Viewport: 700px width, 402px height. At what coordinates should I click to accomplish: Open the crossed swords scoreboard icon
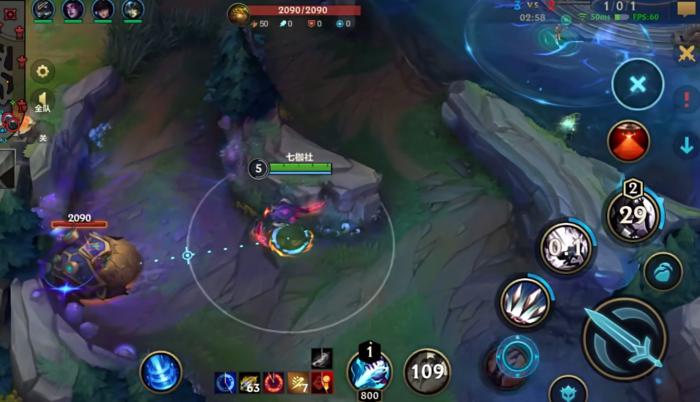[x=686, y=54]
